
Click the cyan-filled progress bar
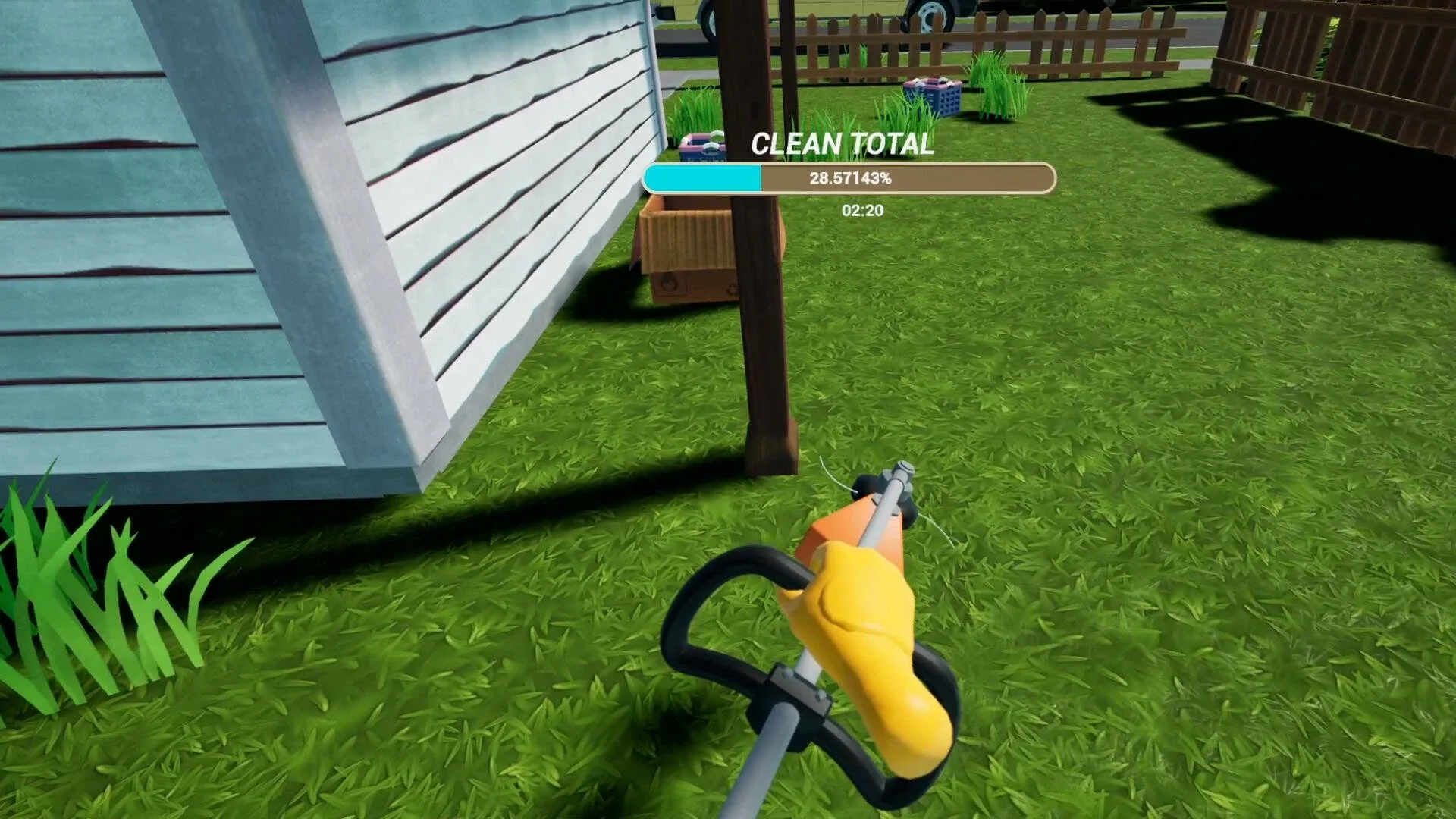tap(701, 179)
